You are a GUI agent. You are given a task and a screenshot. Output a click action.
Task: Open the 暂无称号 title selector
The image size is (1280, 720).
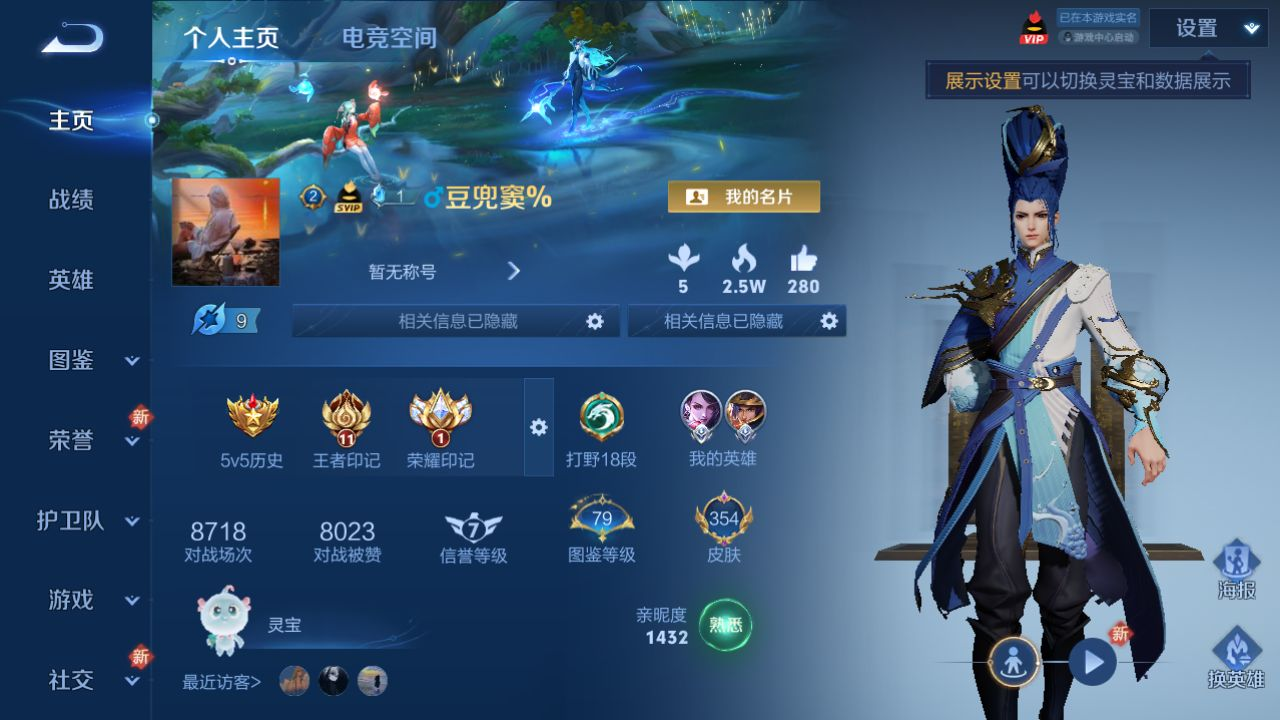pyautogui.click(x=445, y=271)
